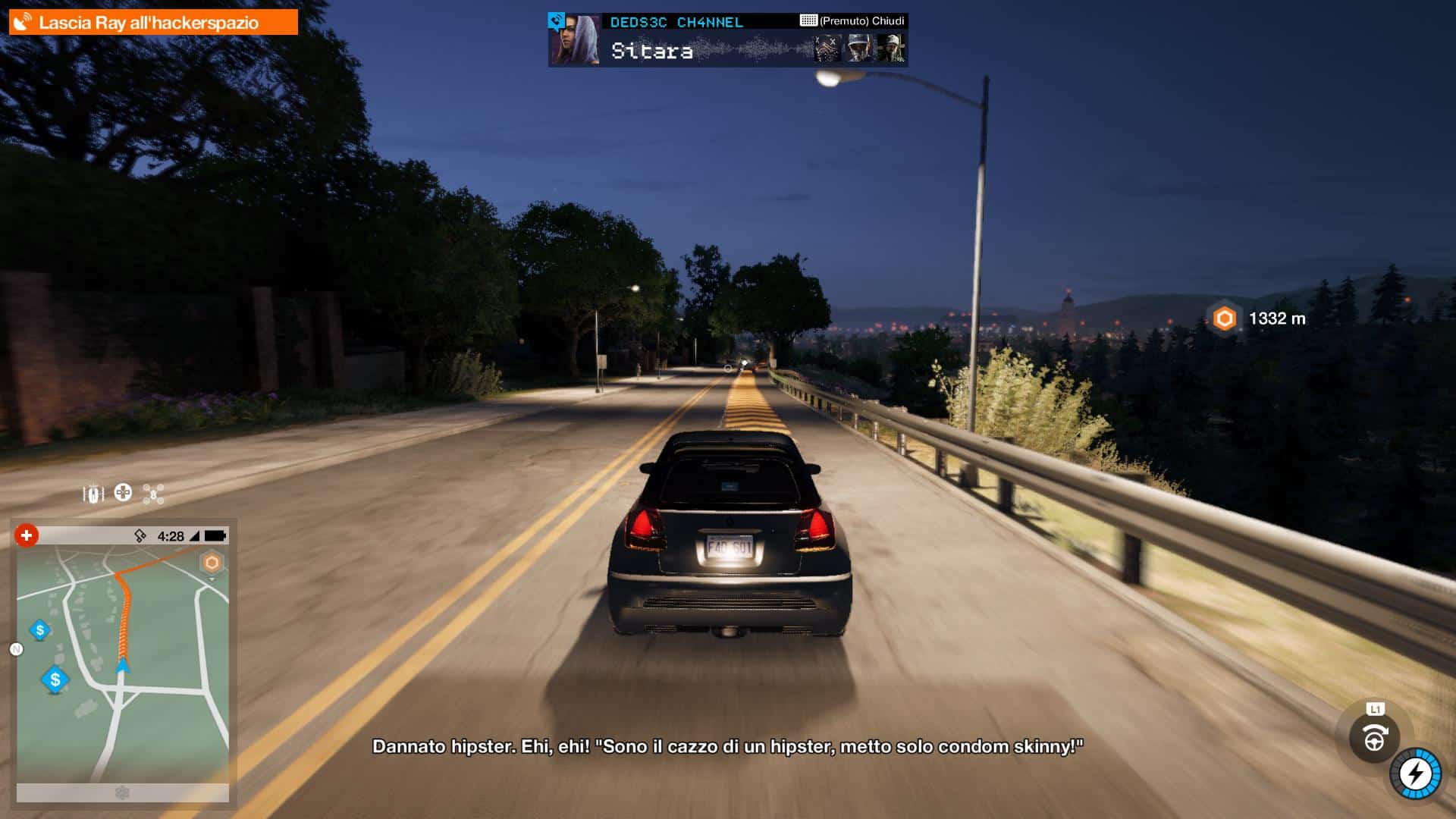Click the lightning bolt botnet gauge

tap(1415, 774)
